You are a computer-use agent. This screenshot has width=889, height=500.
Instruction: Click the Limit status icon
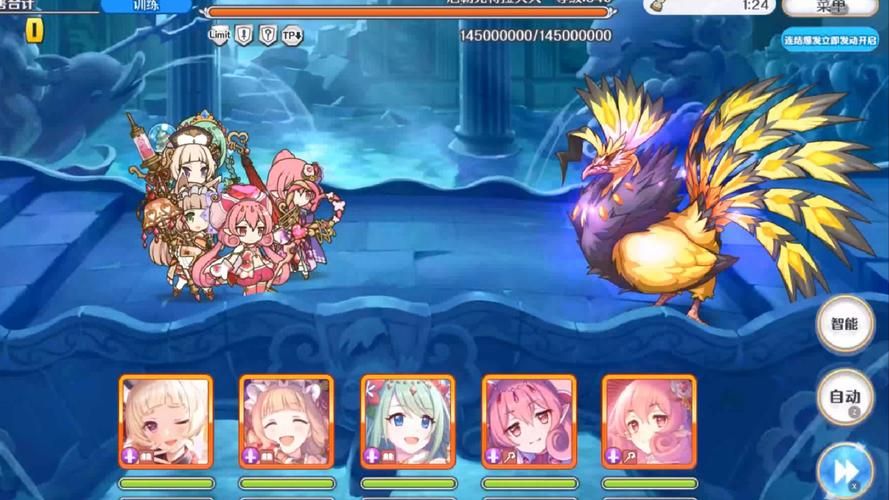(x=219, y=35)
